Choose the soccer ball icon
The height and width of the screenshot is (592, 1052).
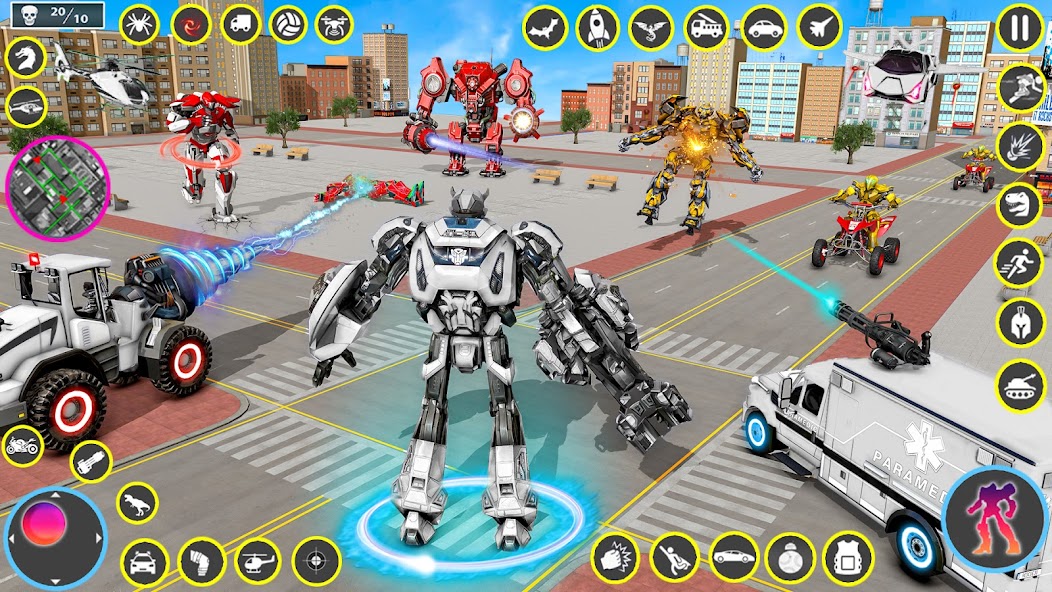pyautogui.click(x=288, y=24)
